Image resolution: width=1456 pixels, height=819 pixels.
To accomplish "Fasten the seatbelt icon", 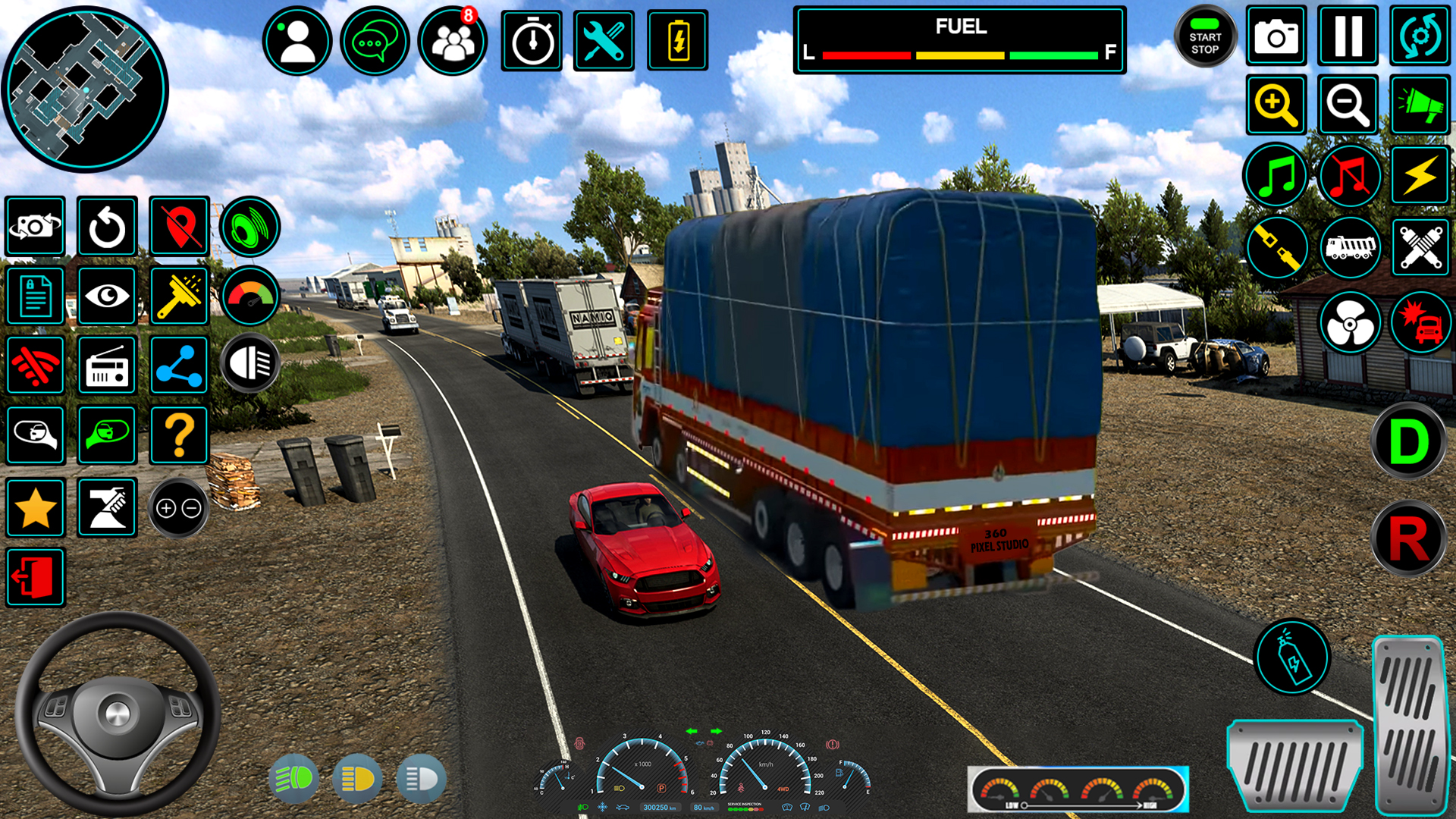I will pyautogui.click(x=1277, y=248).
